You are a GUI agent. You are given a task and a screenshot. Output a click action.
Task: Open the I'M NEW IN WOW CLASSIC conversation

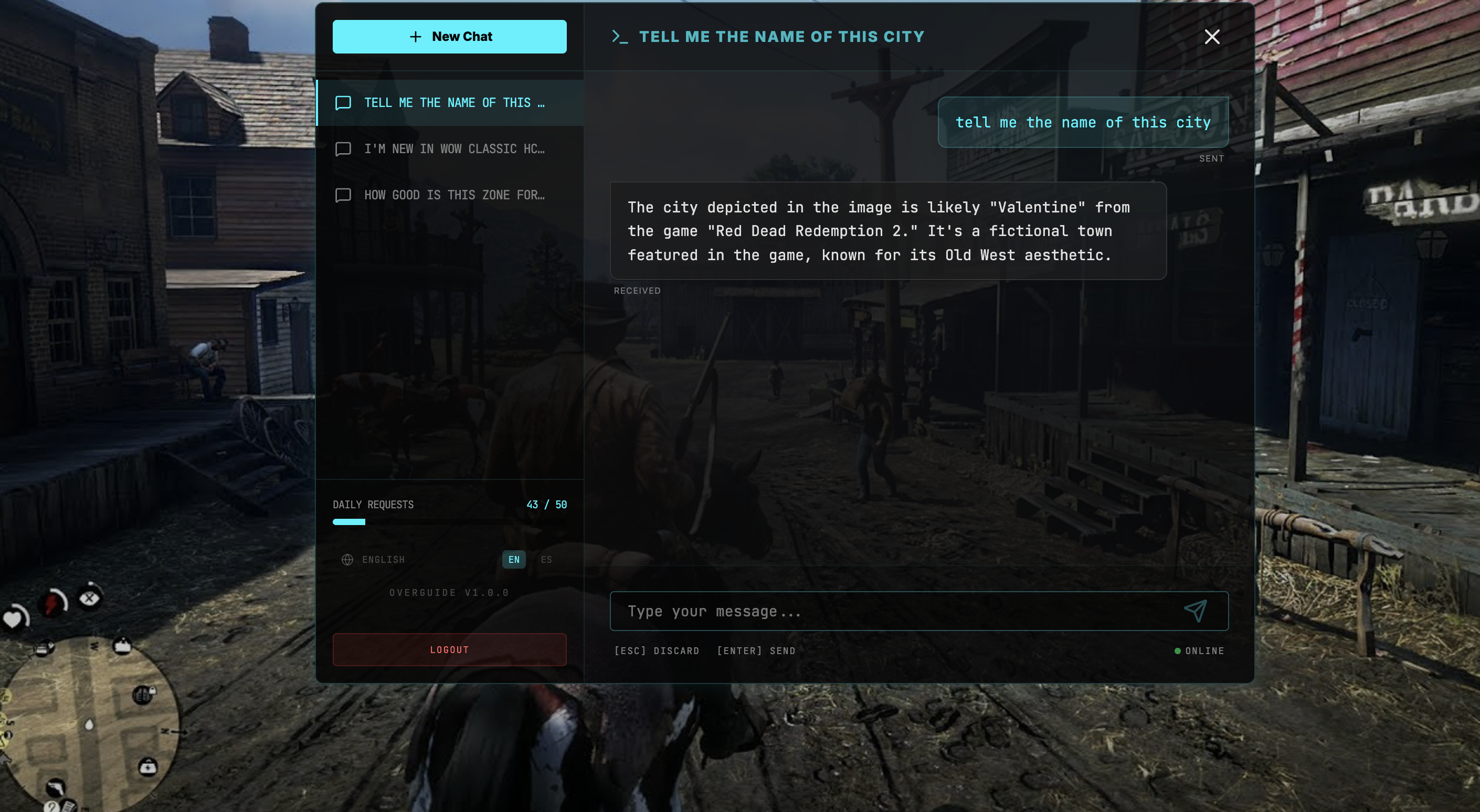[x=454, y=149]
